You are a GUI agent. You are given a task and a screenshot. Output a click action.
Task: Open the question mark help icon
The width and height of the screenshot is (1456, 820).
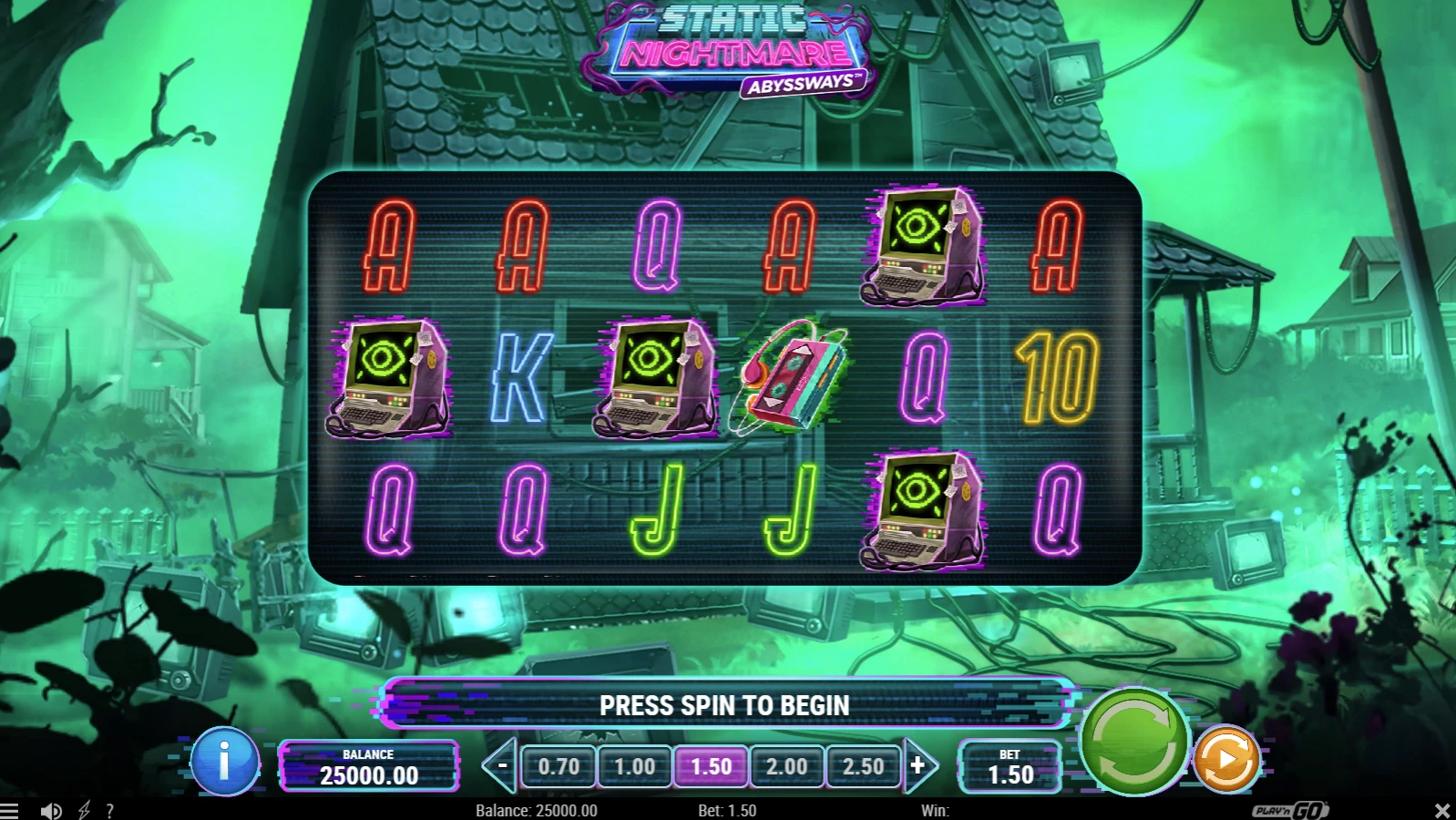110,809
